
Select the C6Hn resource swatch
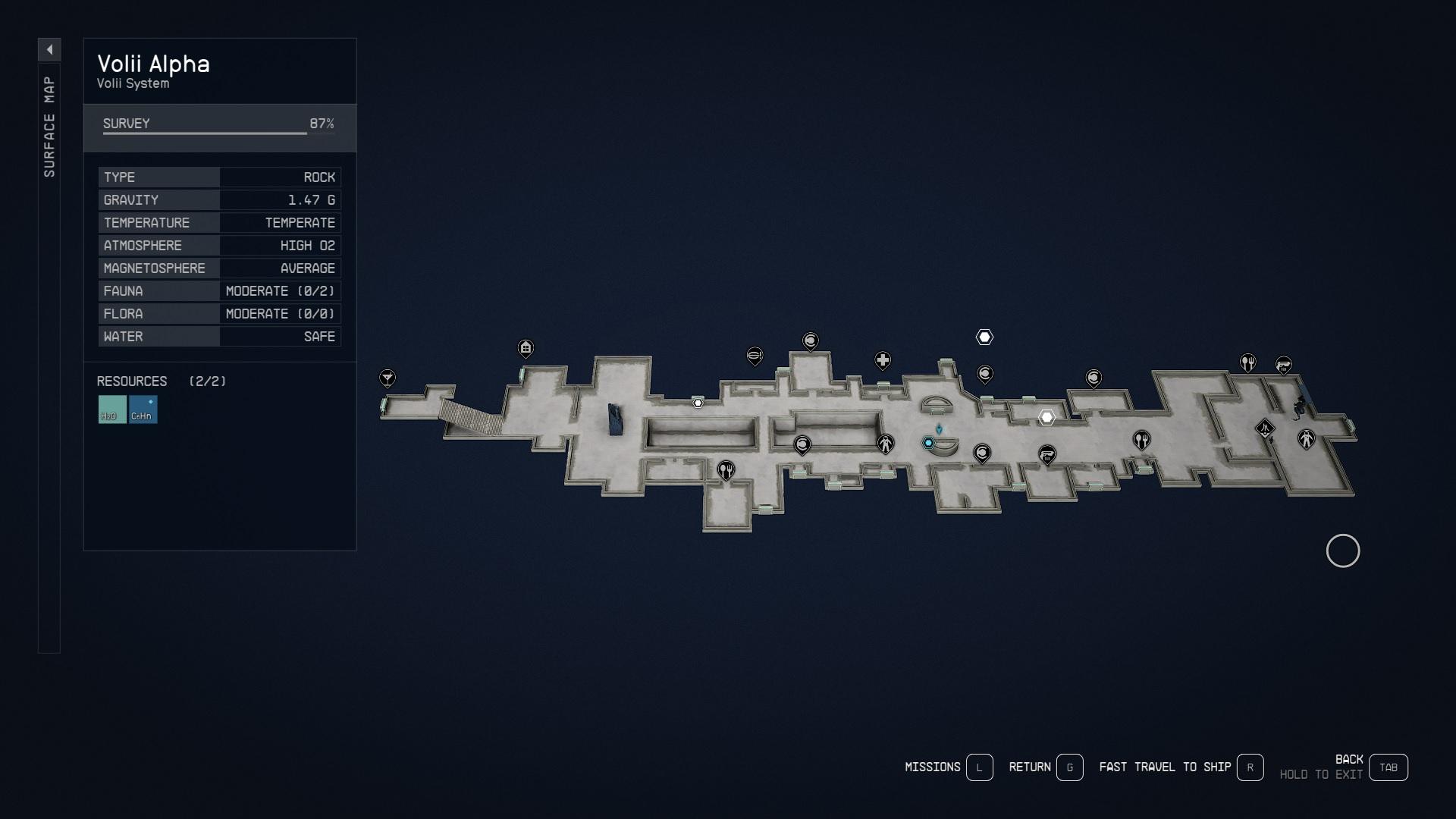click(x=143, y=410)
